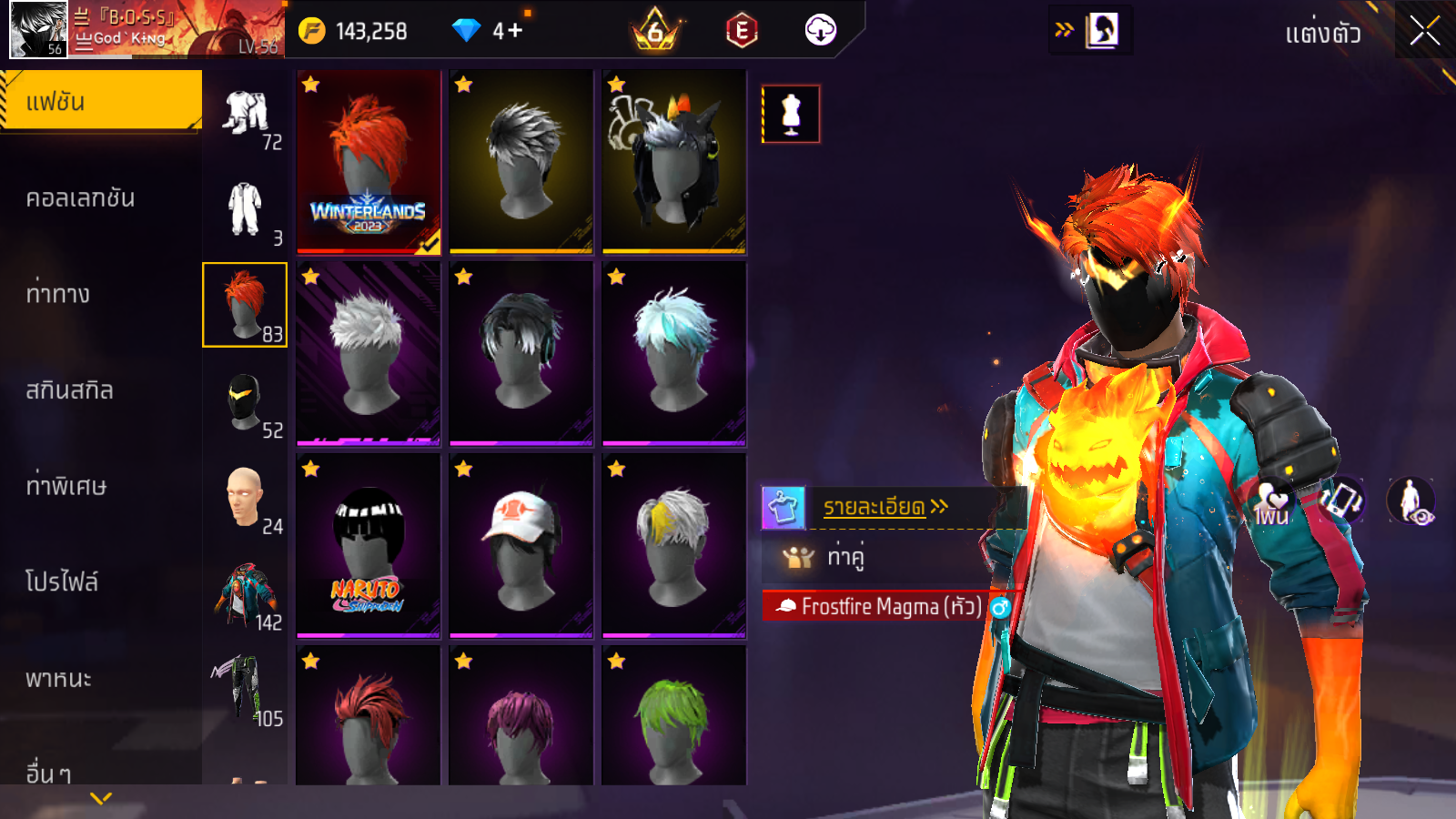
Task: Close the wardrobe screen with the X
Action: 1424,32
